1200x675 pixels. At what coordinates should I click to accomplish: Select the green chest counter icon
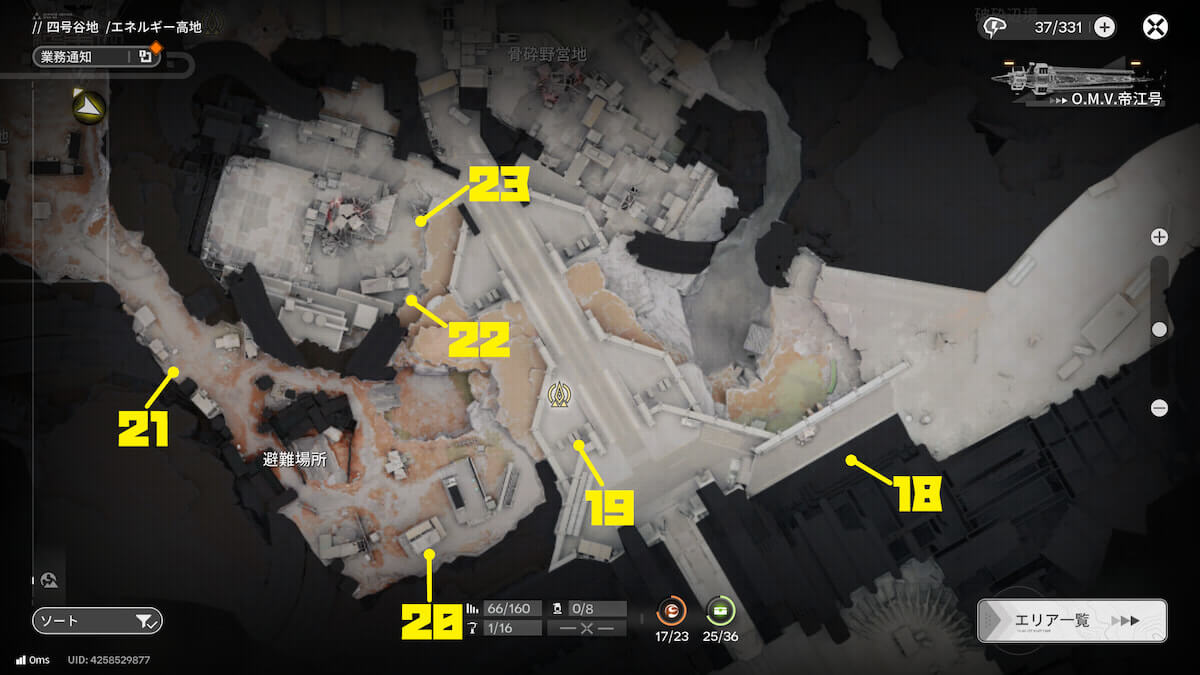tap(720, 609)
